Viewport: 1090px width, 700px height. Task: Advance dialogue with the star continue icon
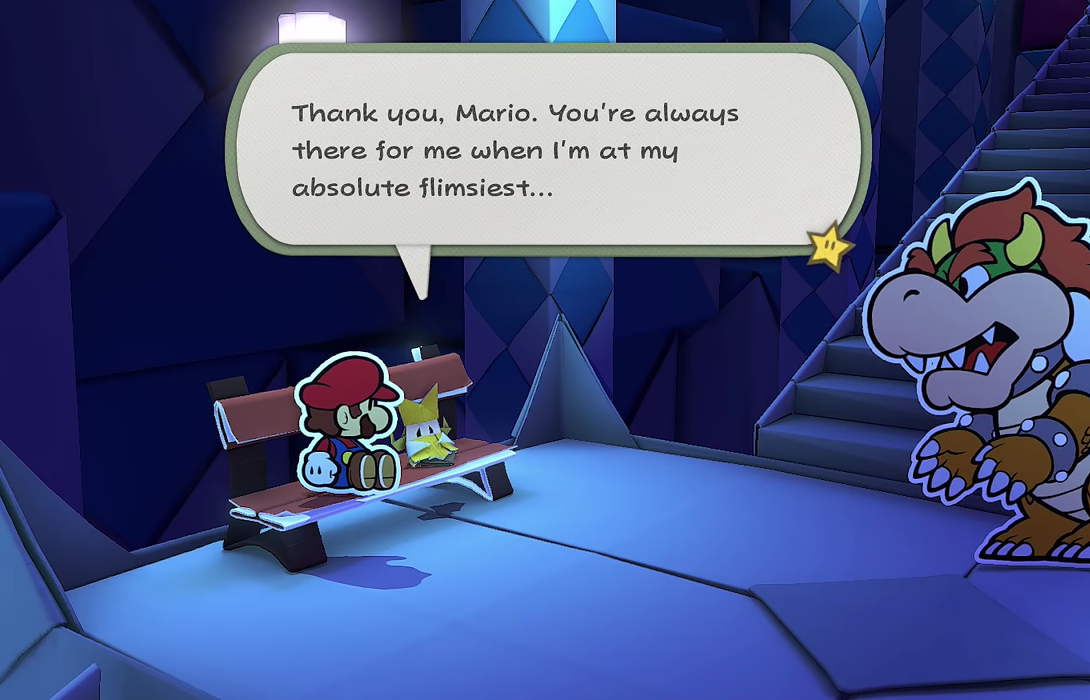[x=829, y=246]
